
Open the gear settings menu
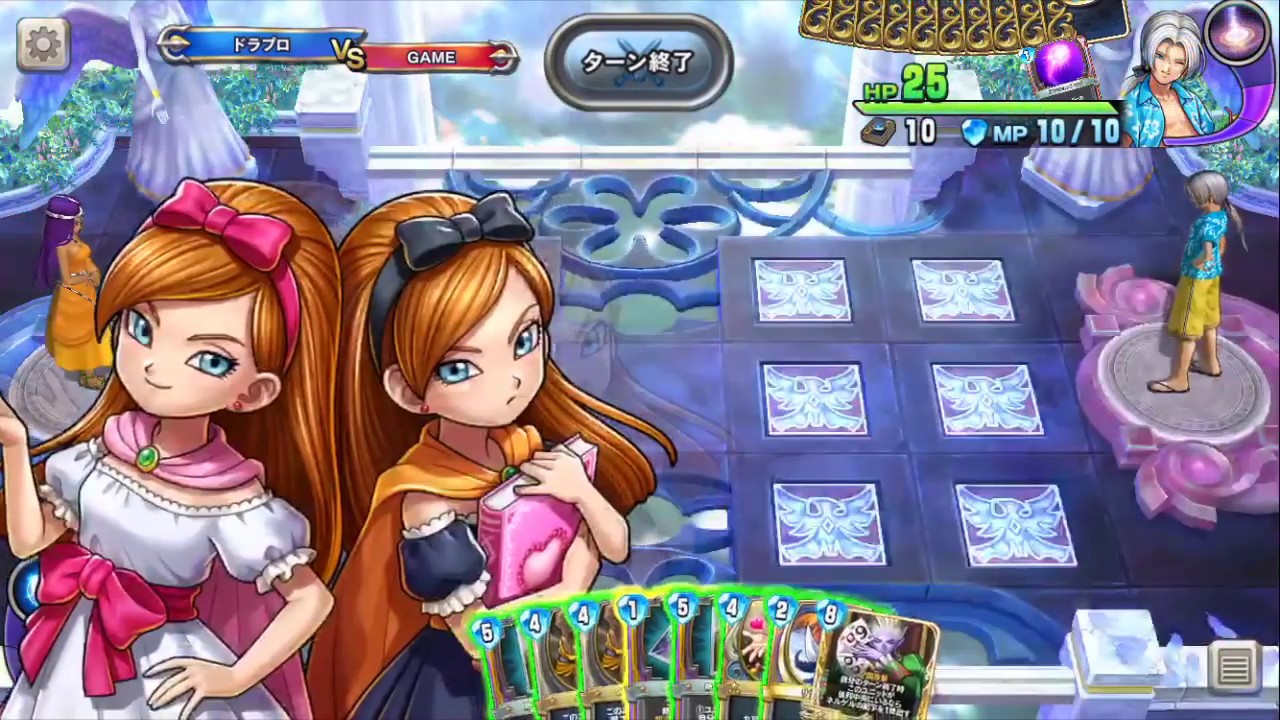coord(43,44)
